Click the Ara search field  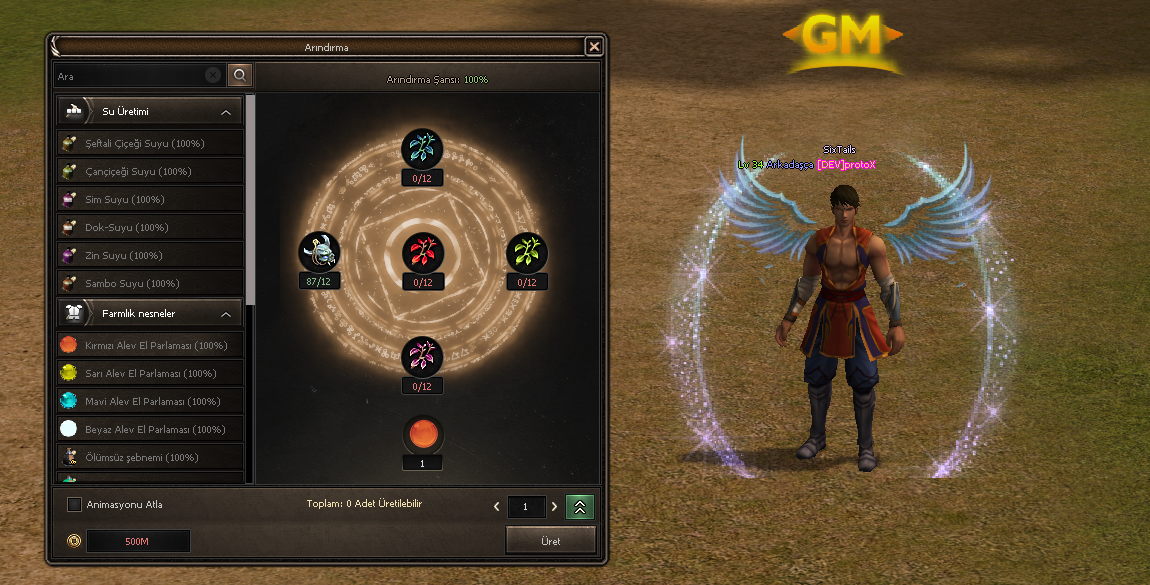tap(130, 76)
